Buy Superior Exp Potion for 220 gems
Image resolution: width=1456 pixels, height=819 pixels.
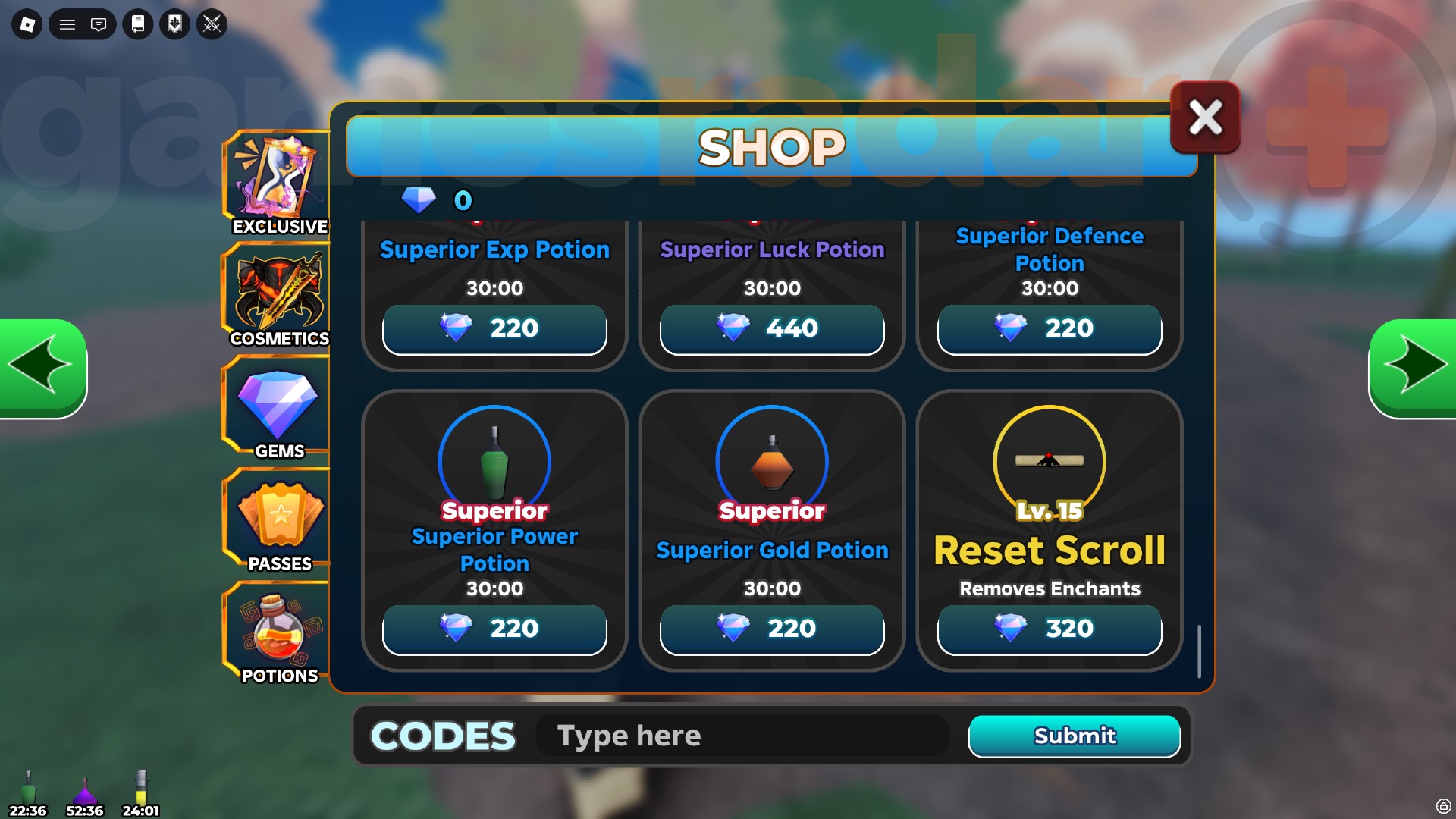pos(494,328)
